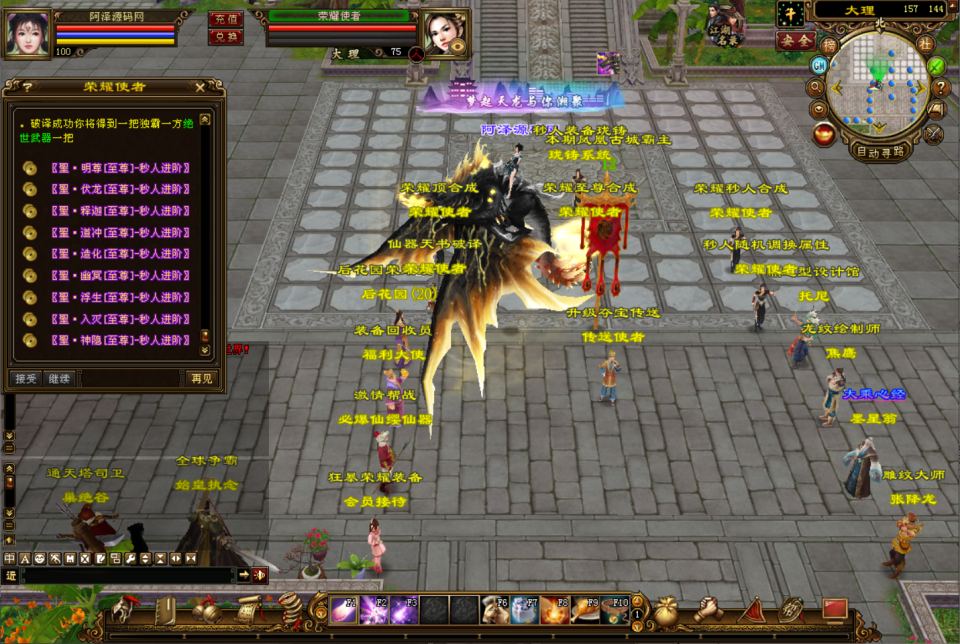The width and height of the screenshot is (960, 644).
Task: Activate the 自动寻路 auto-pathfinding button
Action: (881, 152)
